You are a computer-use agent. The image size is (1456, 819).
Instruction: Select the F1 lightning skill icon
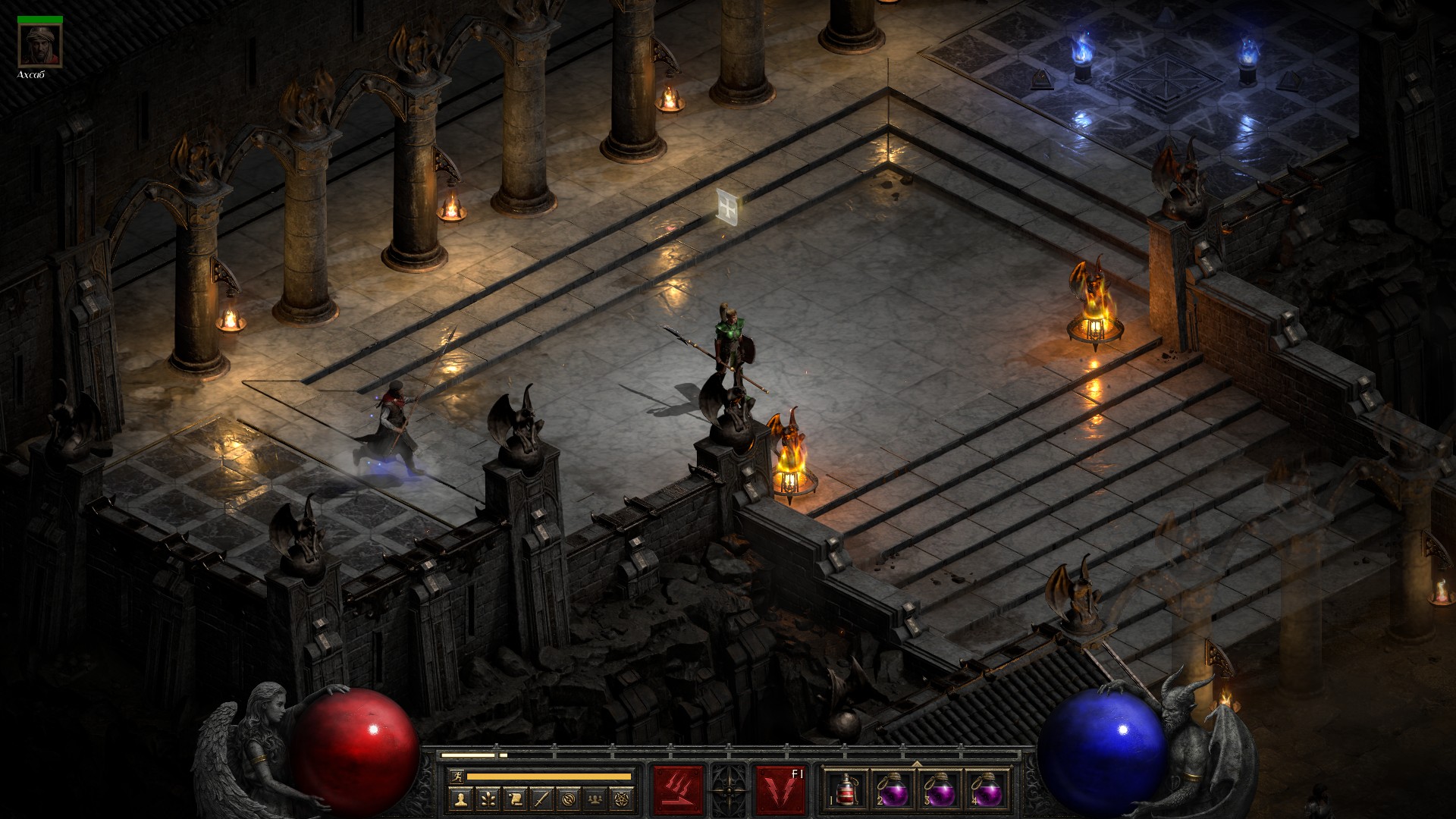[x=780, y=789]
